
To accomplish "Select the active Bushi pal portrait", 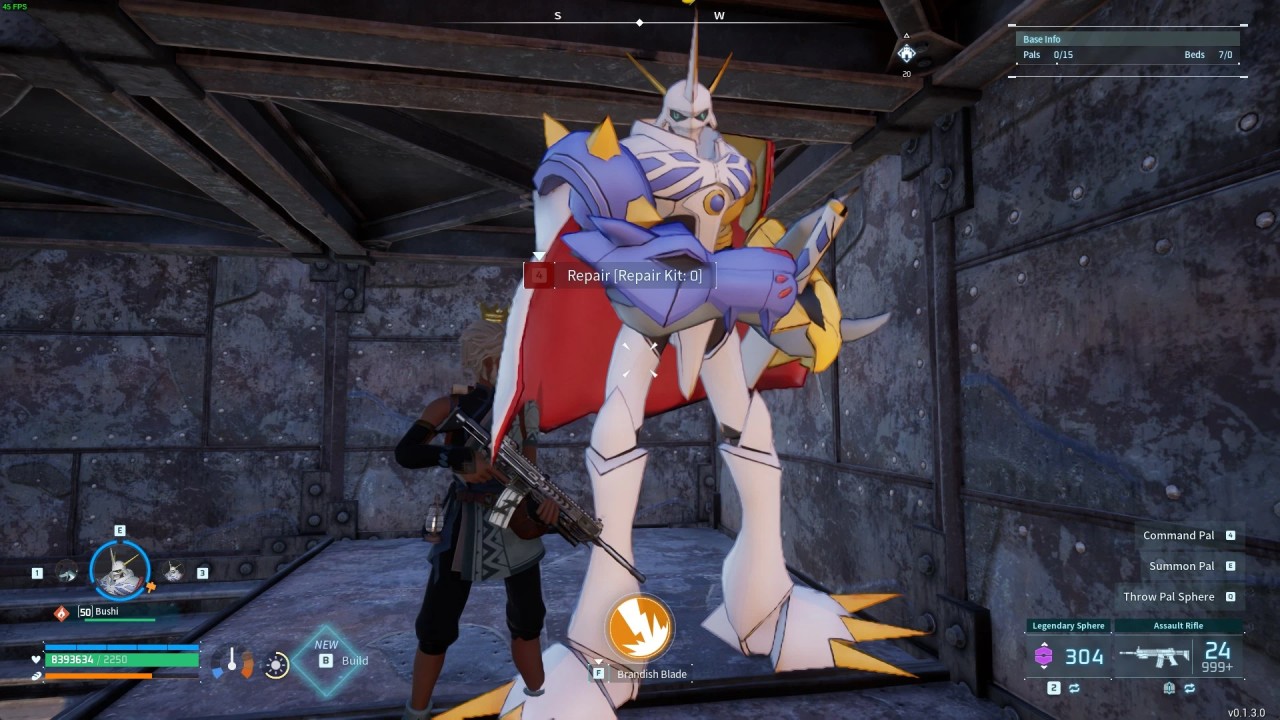I will click(120, 569).
